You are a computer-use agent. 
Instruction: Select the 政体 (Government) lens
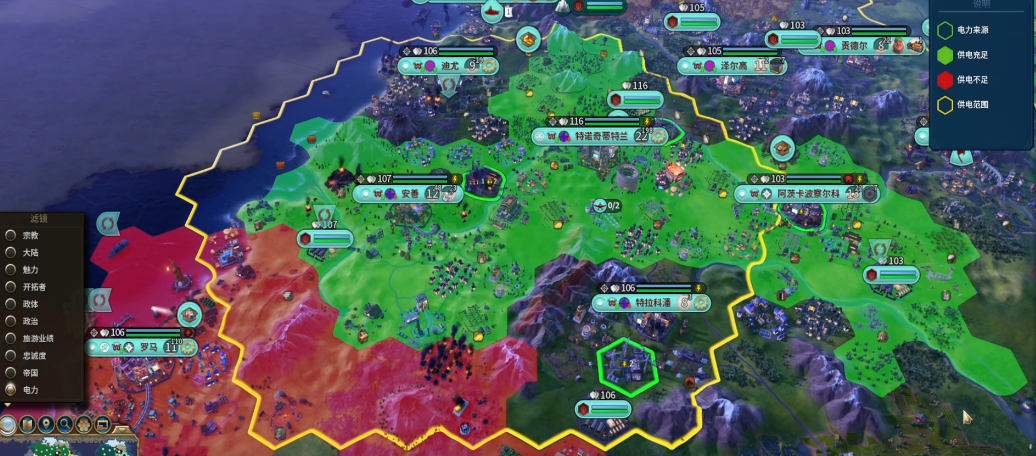pyautogui.click(x=12, y=303)
